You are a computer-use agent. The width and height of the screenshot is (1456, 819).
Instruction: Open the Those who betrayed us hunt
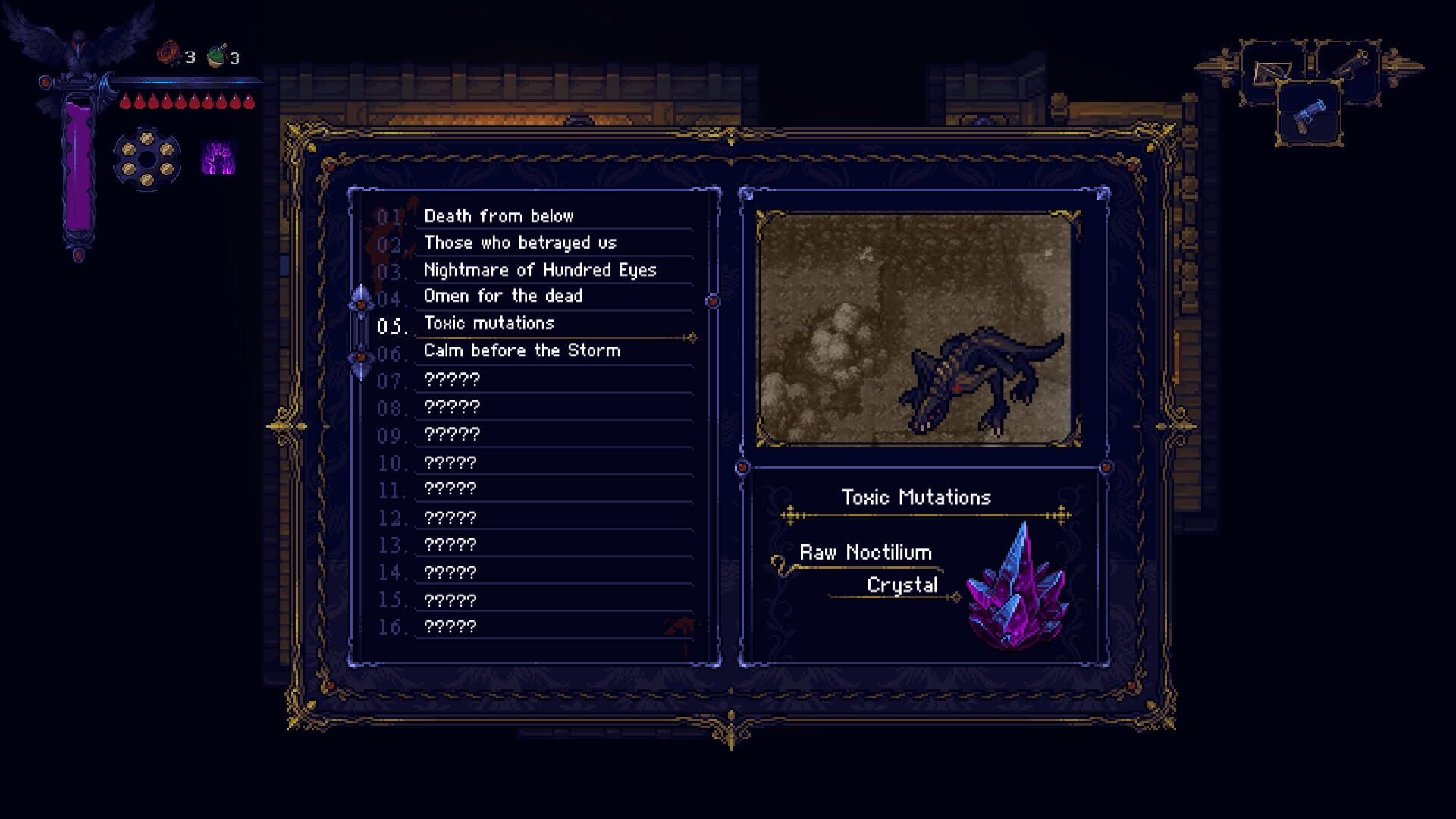tap(520, 243)
